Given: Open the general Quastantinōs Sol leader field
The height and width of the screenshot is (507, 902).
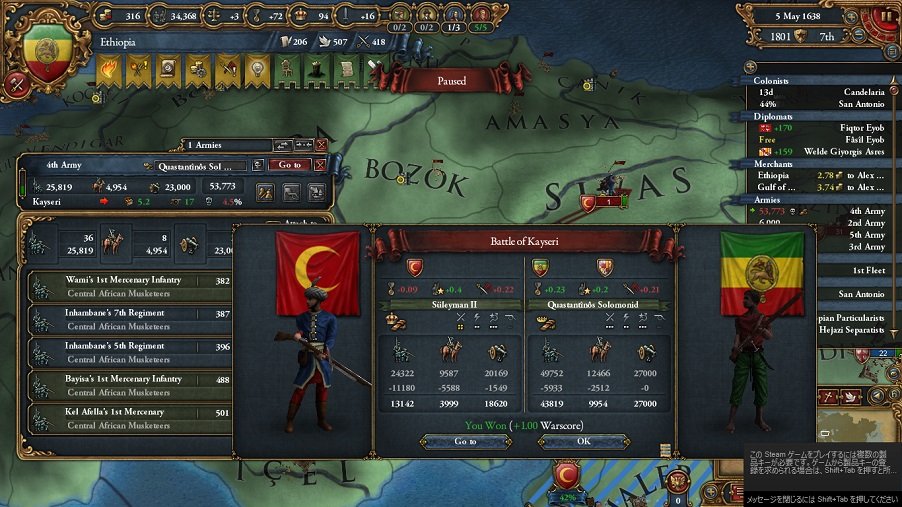Looking at the screenshot, I should [x=199, y=165].
